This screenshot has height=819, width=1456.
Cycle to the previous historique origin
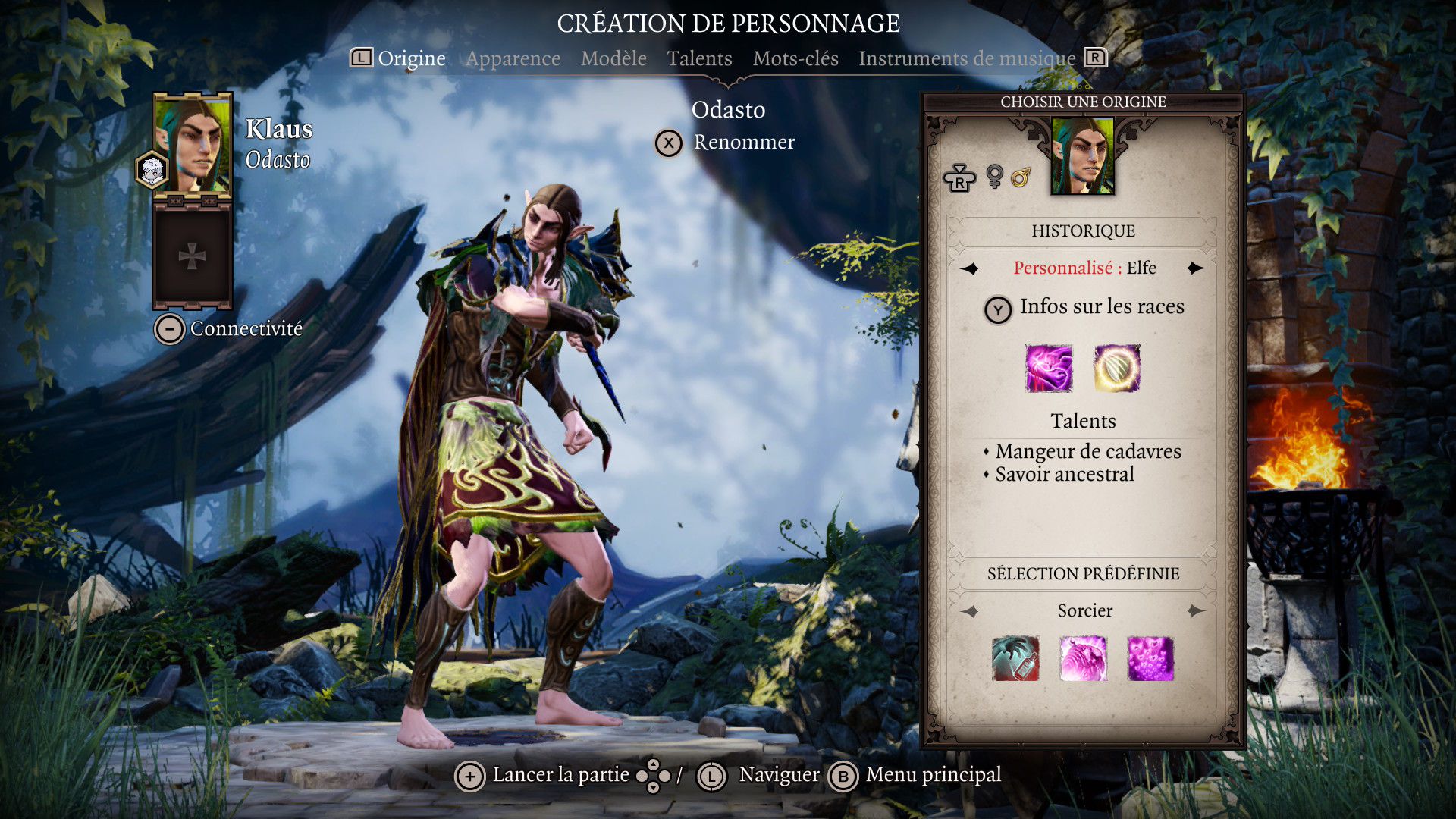click(x=970, y=268)
